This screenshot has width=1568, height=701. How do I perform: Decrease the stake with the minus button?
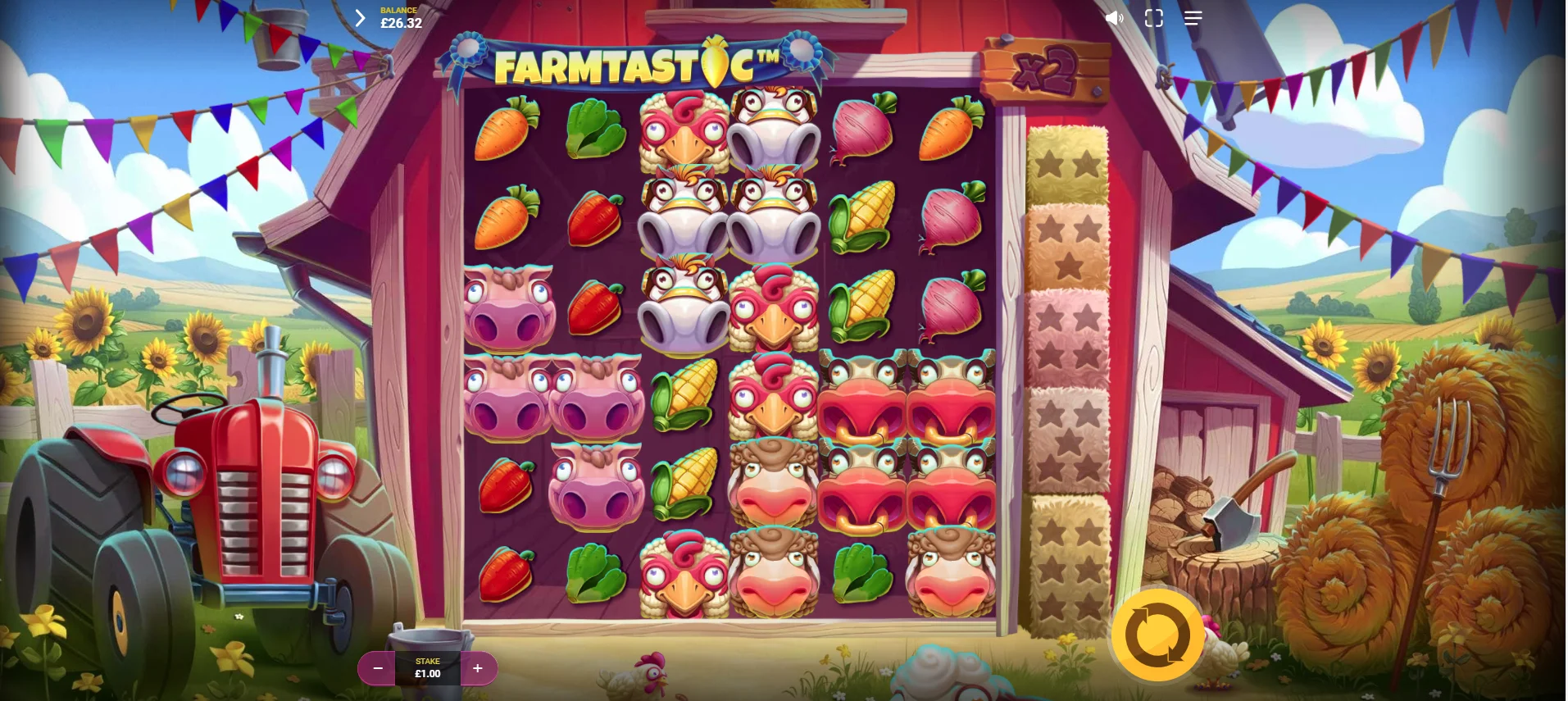point(377,668)
